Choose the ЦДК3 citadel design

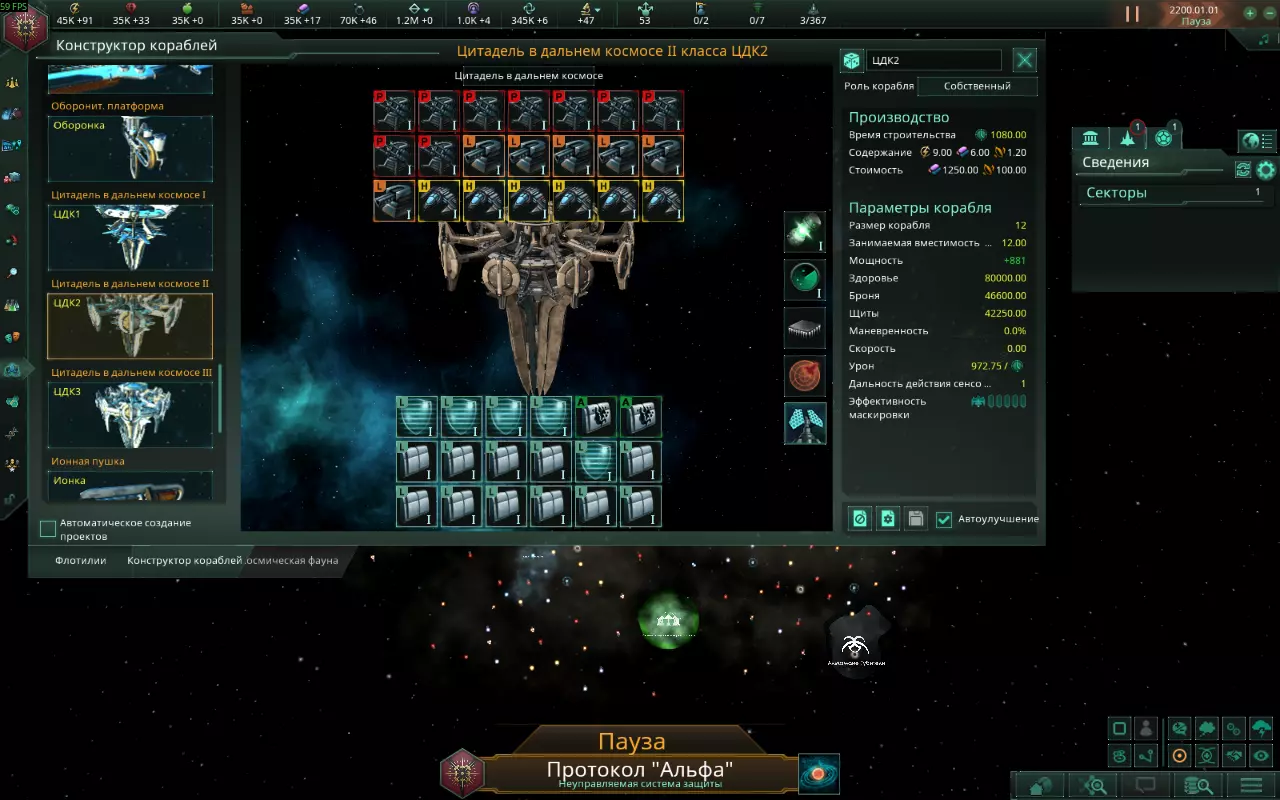(x=130, y=414)
